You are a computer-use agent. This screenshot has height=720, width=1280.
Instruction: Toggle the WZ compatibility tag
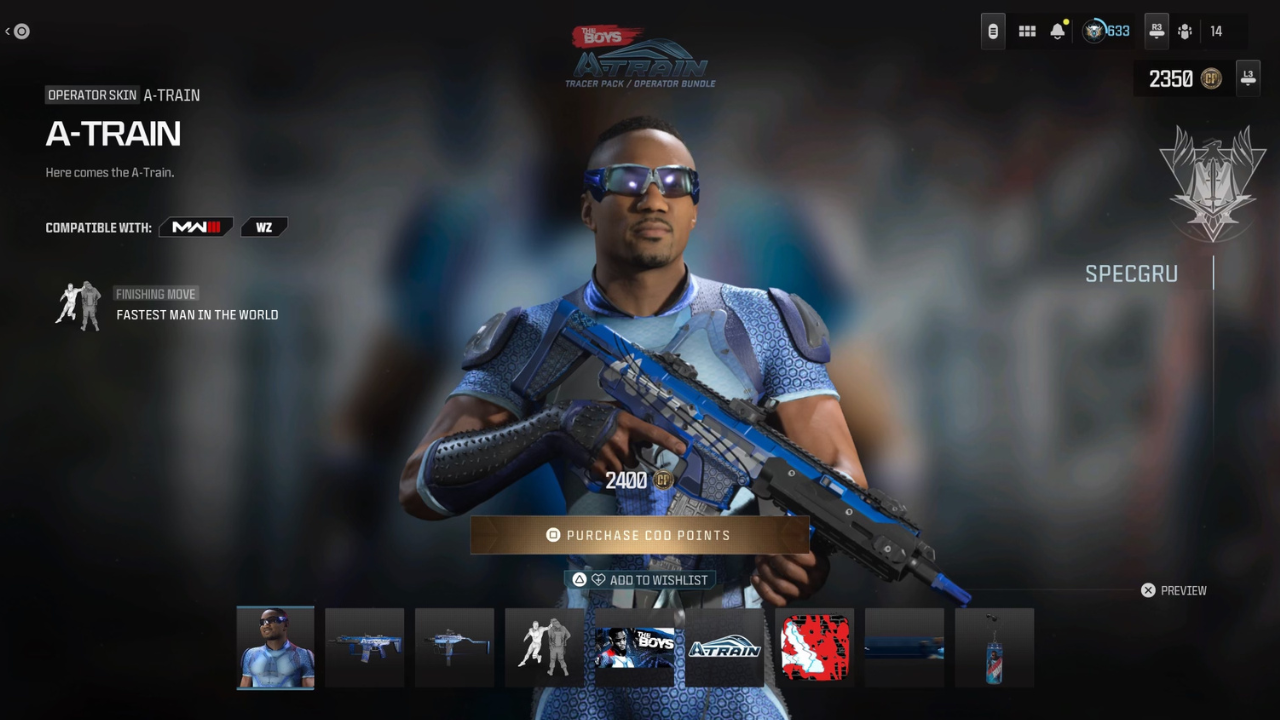pos(263,227)
